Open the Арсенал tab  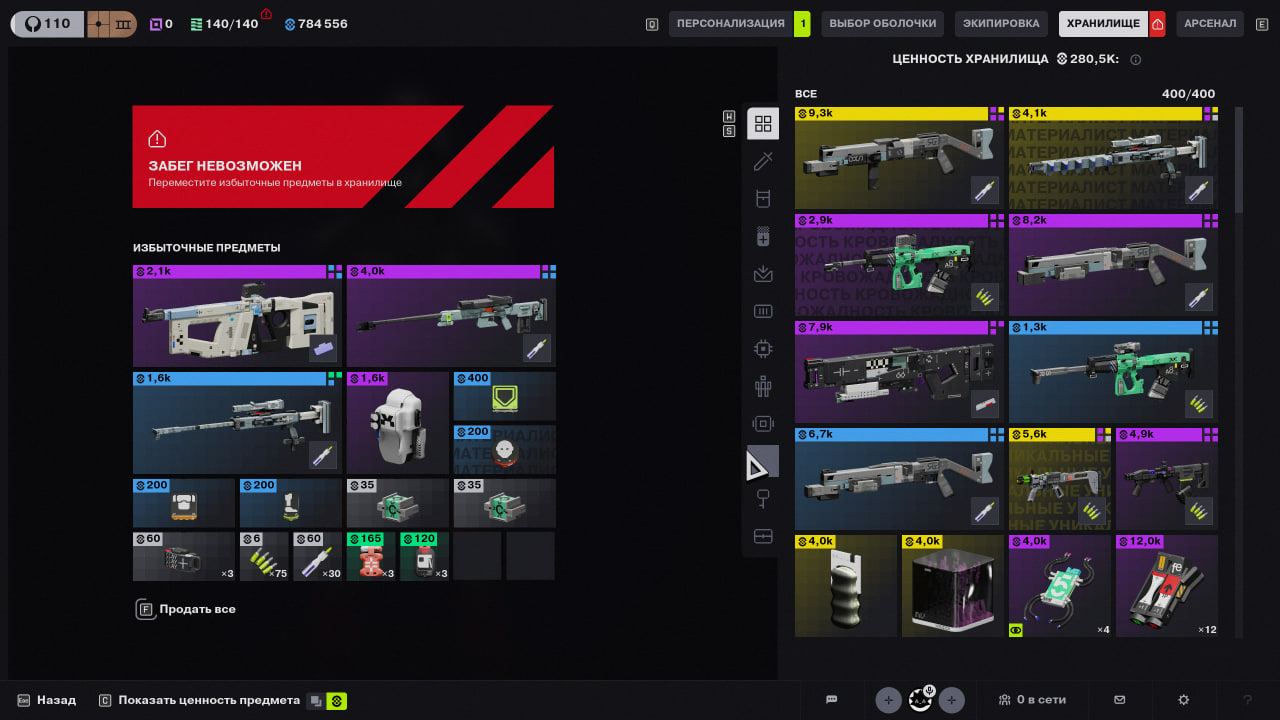(x=1210, y=24)
